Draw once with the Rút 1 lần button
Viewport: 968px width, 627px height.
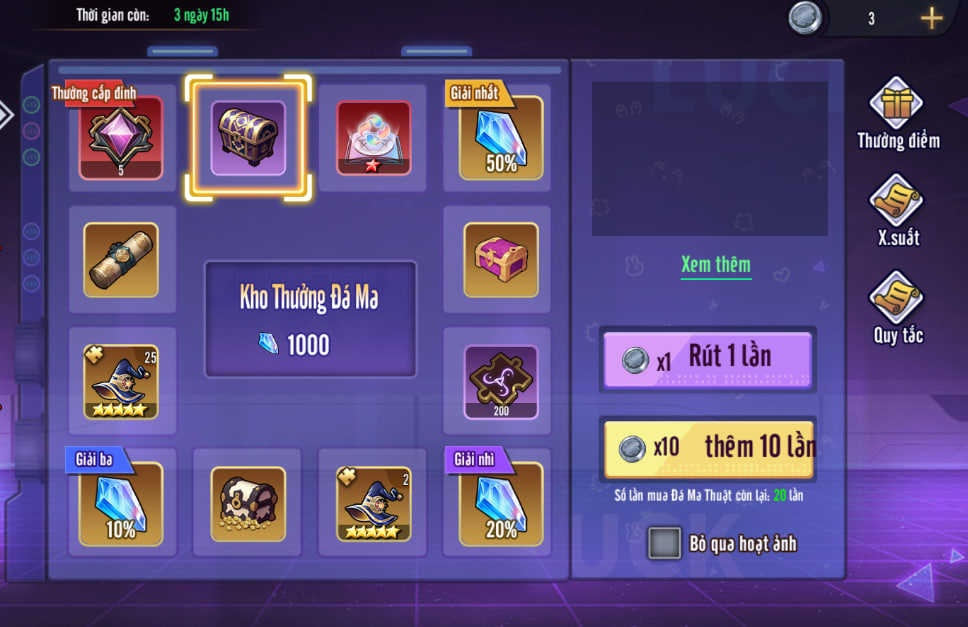(708, 359)
